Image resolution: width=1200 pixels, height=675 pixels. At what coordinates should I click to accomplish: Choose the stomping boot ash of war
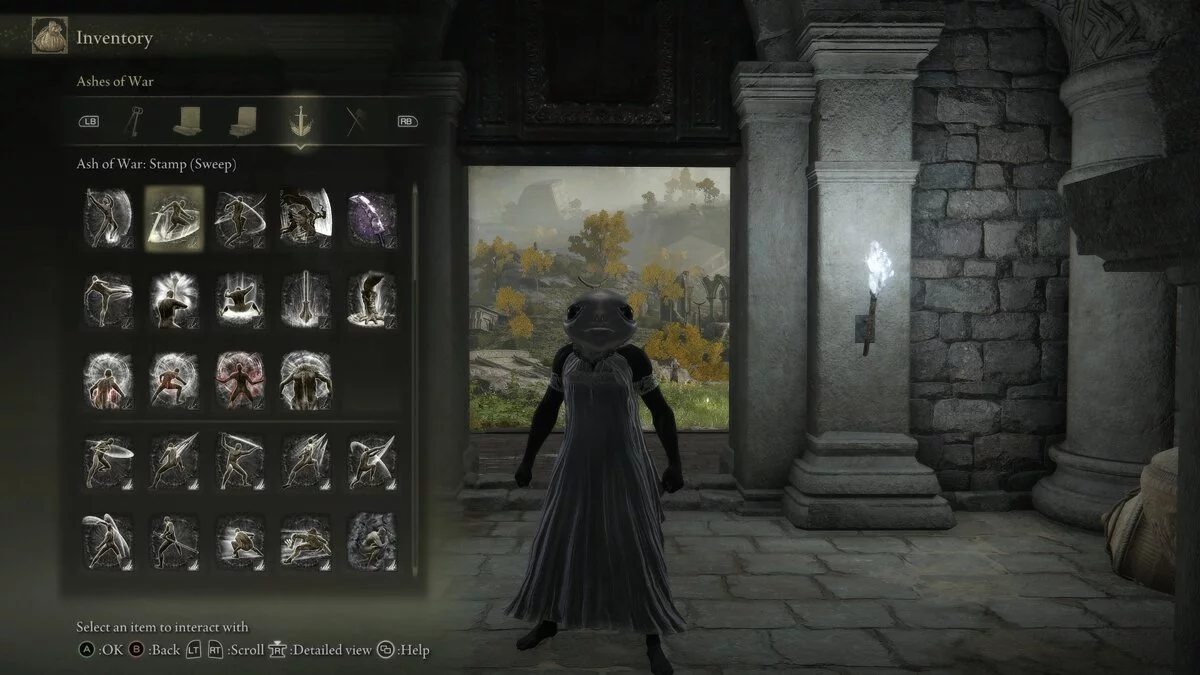(371, 299)
